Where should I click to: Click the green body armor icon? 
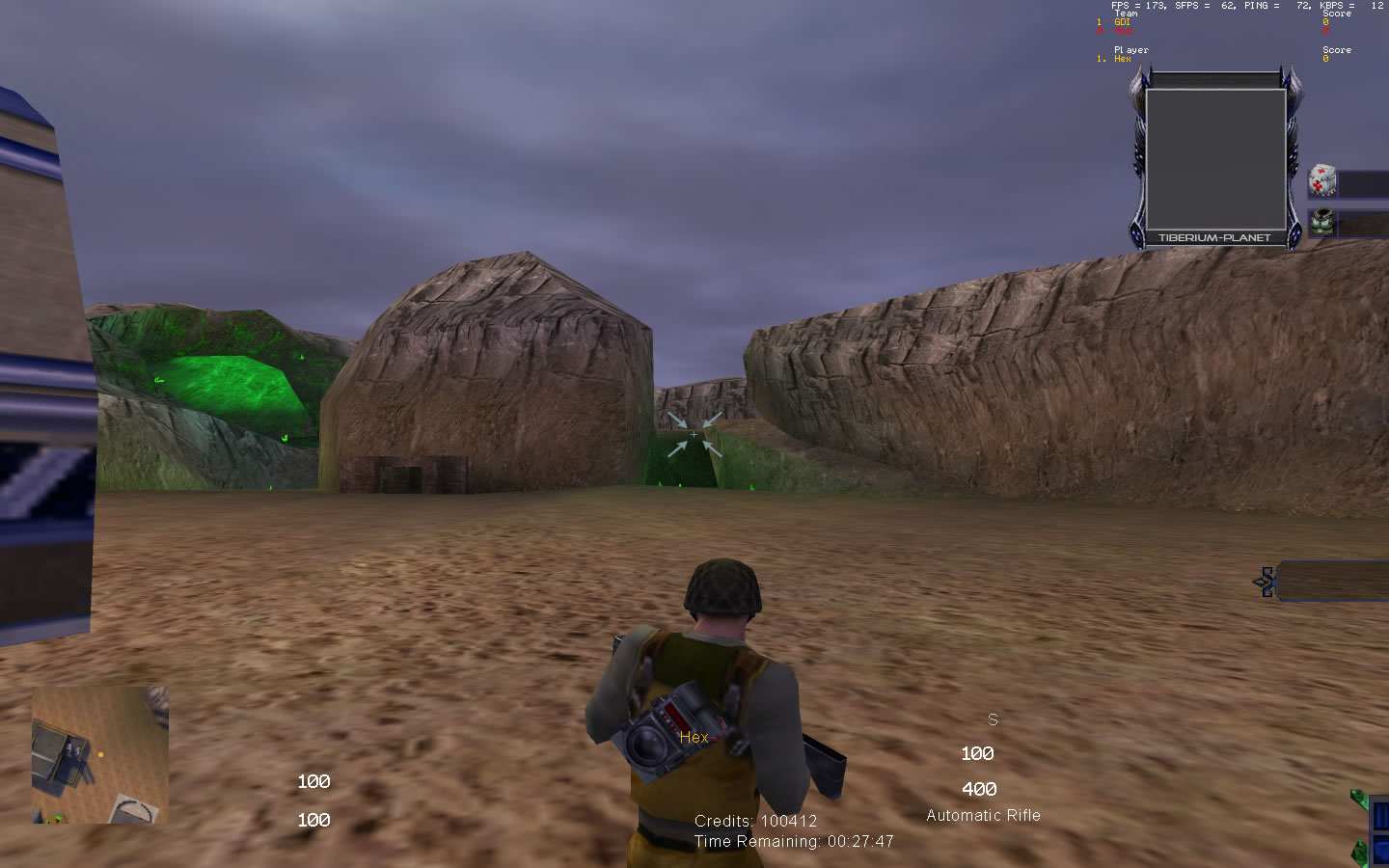[x=1321, y=223]
